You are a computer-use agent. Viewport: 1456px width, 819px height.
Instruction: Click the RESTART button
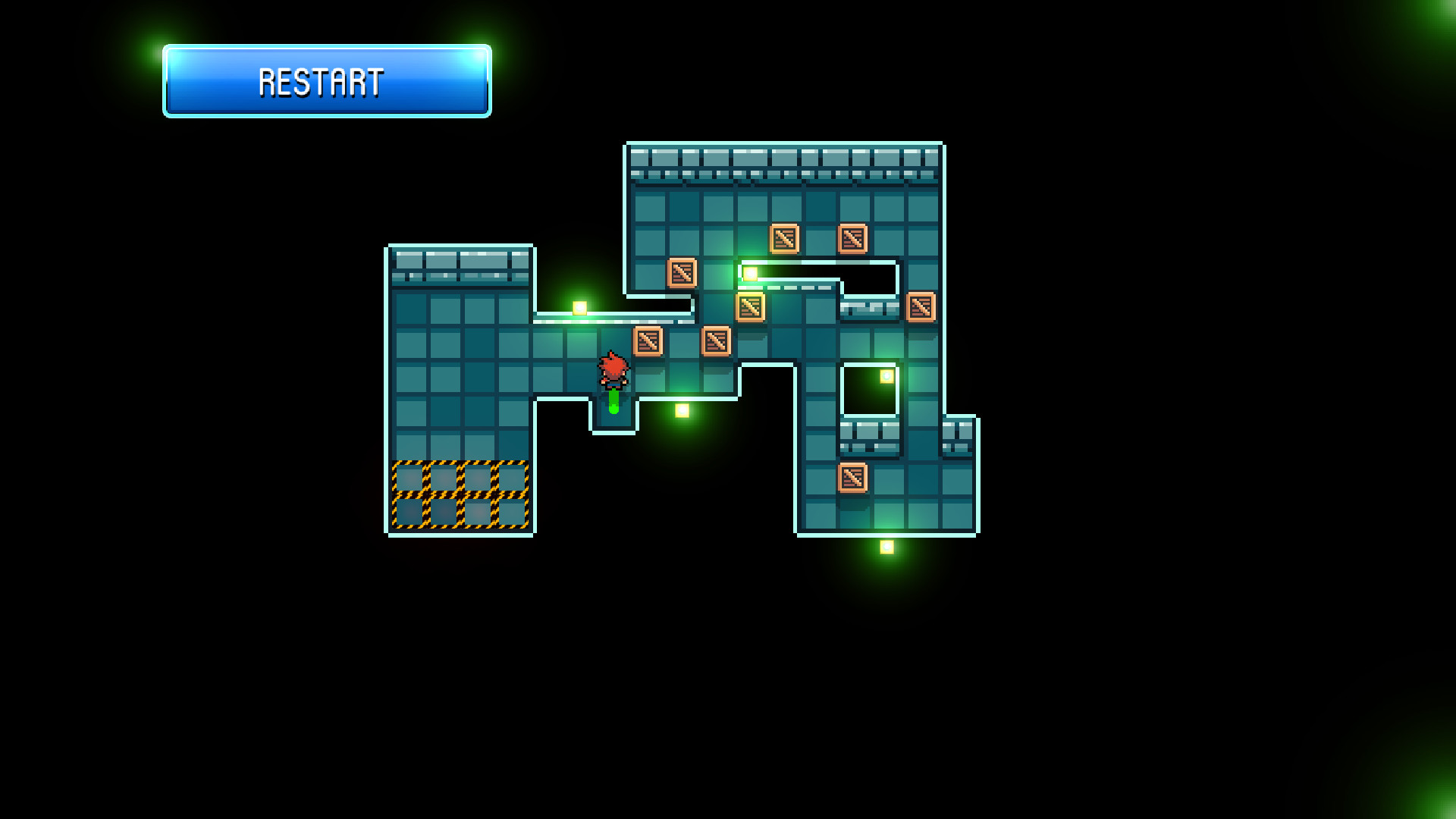pyautogui.click(x=325, y=81)
